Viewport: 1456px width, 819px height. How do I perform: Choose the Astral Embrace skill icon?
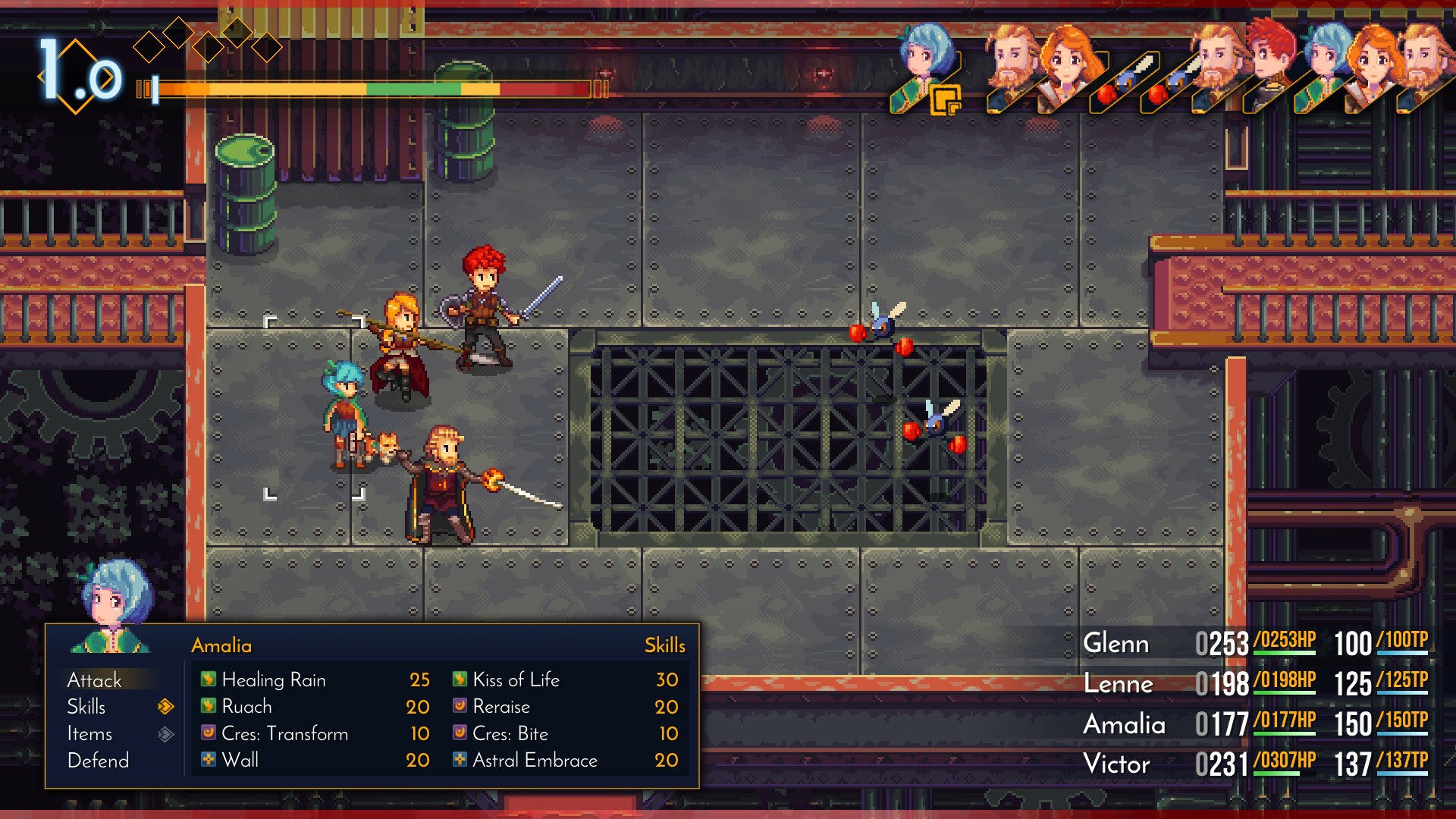point(460,760)
